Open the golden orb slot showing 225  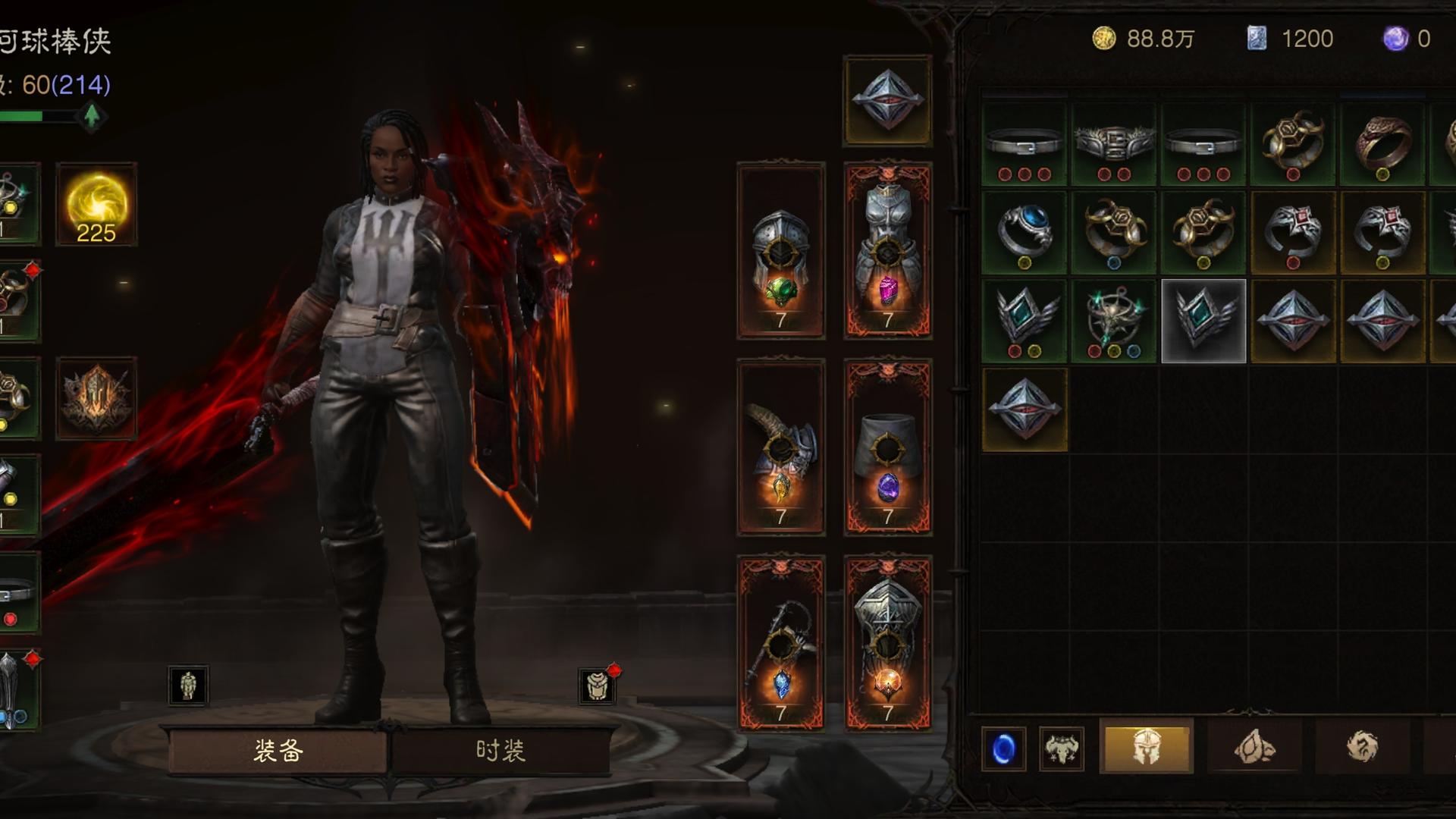[96, 204]
